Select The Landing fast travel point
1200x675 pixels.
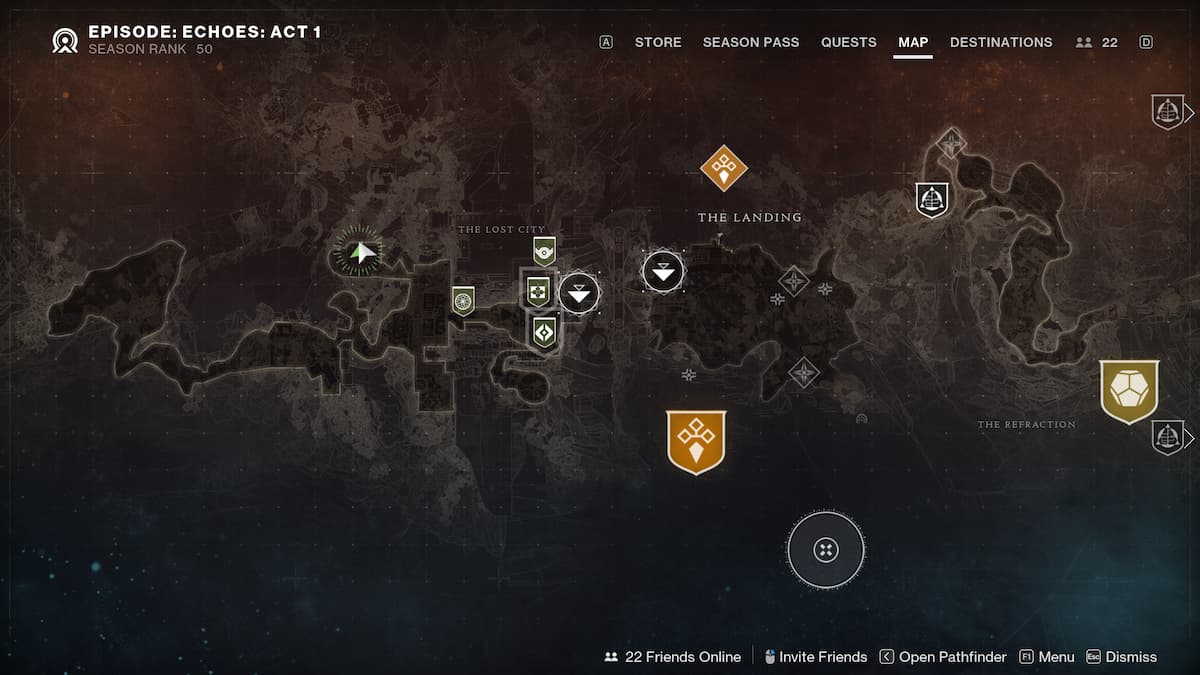click(663, 271)
